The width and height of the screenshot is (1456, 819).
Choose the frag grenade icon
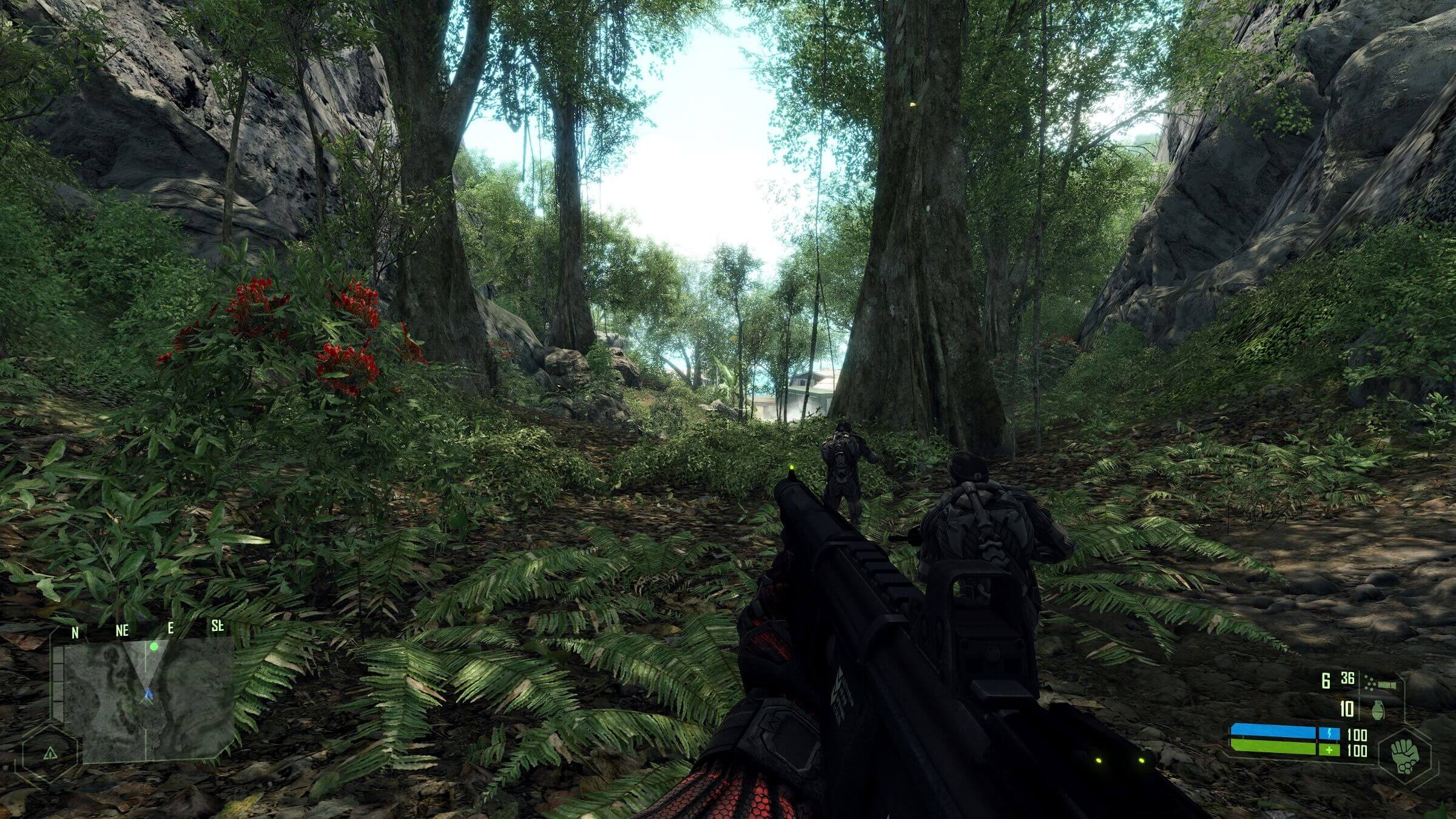pos(1378,709)
